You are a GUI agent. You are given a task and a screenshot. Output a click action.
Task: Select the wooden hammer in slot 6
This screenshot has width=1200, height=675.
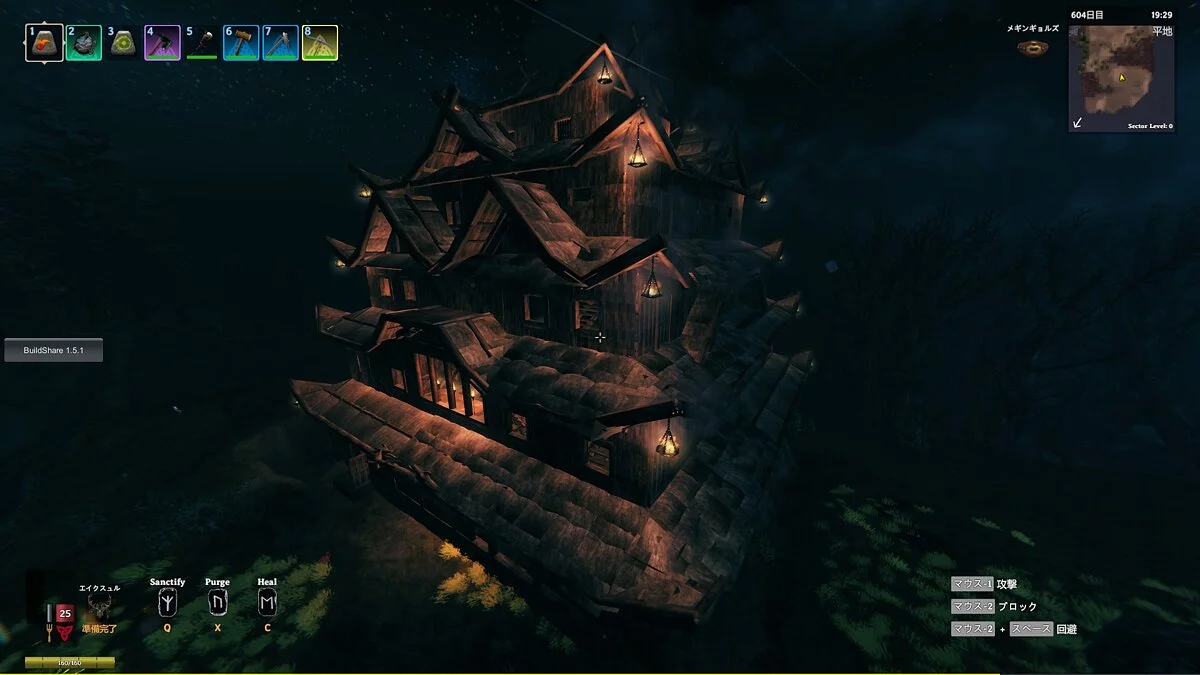point(241,43)
